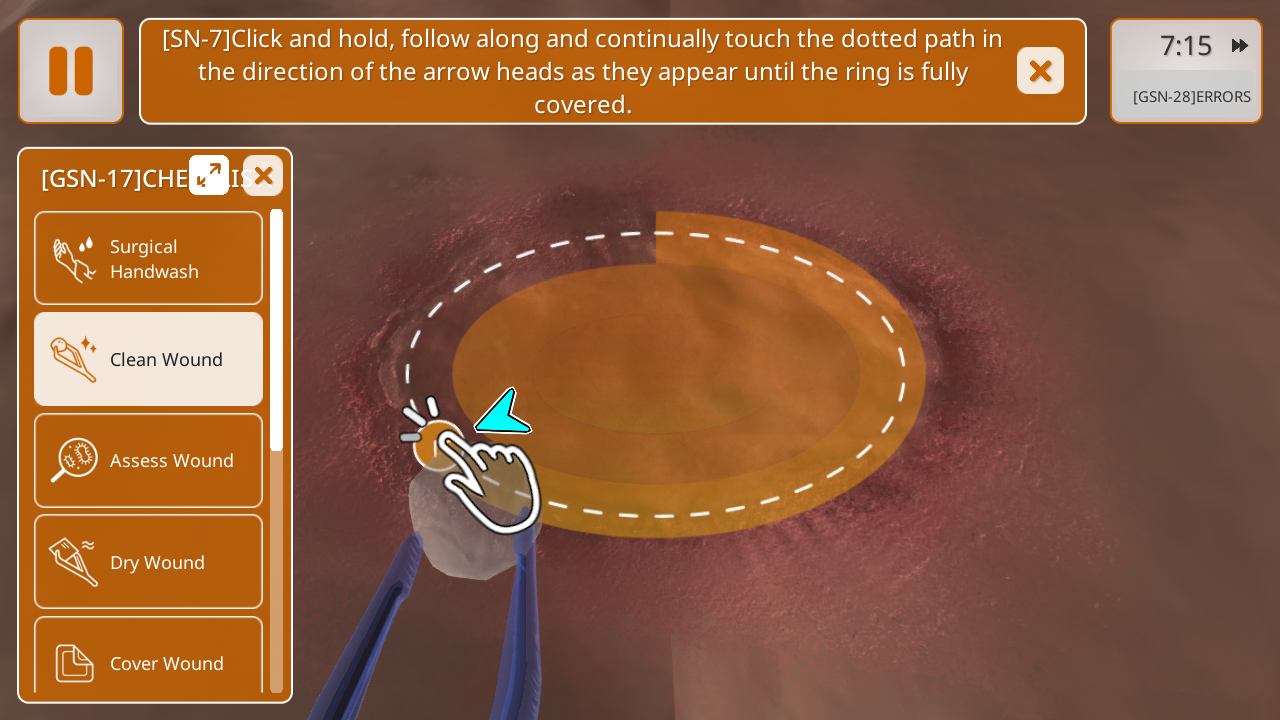This screenshot has width=1280, height=720.
Task: Open the errors panel
Action: [x=1191, y=97]
